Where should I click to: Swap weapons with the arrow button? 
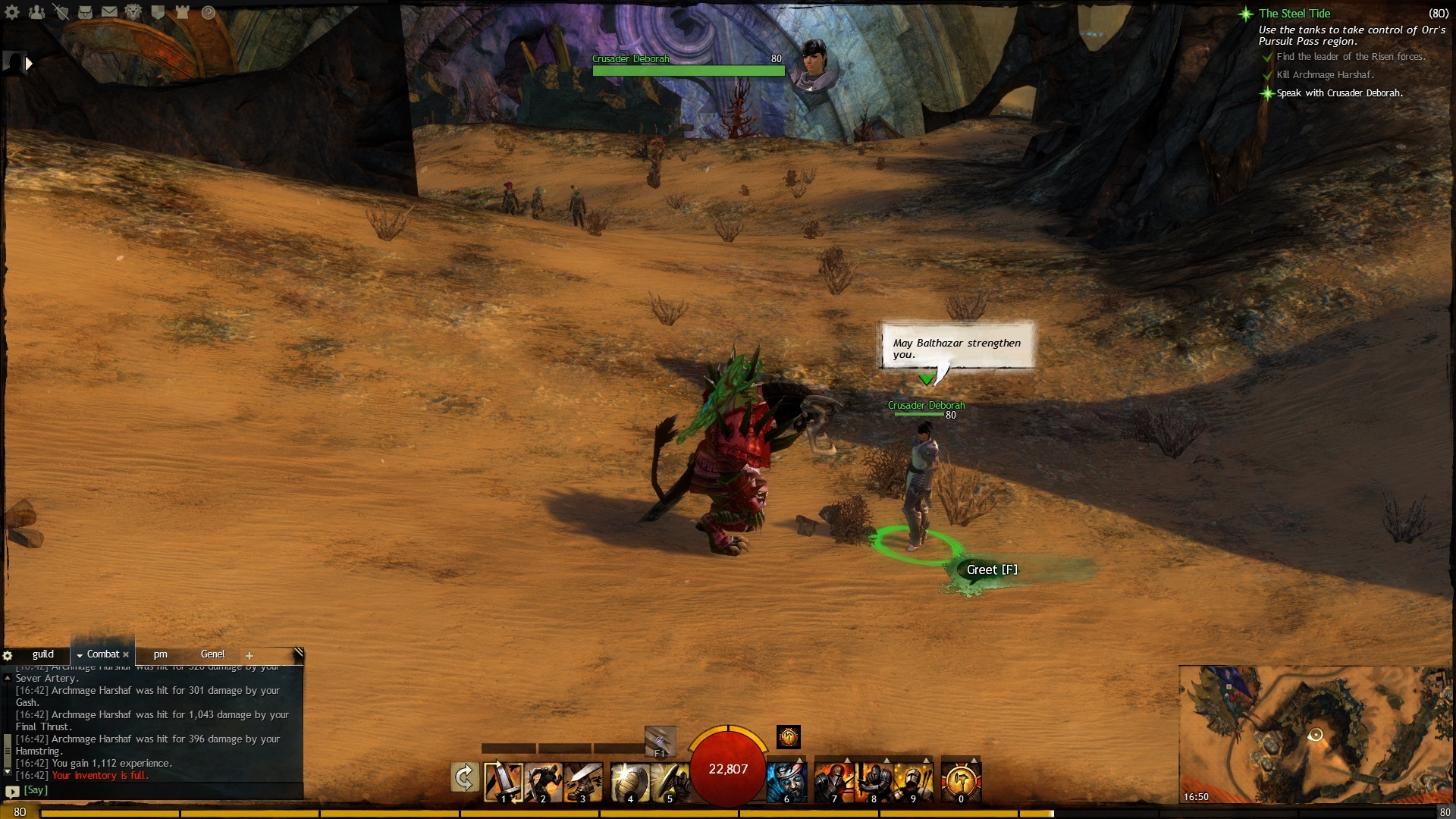(x=464, y=777)
